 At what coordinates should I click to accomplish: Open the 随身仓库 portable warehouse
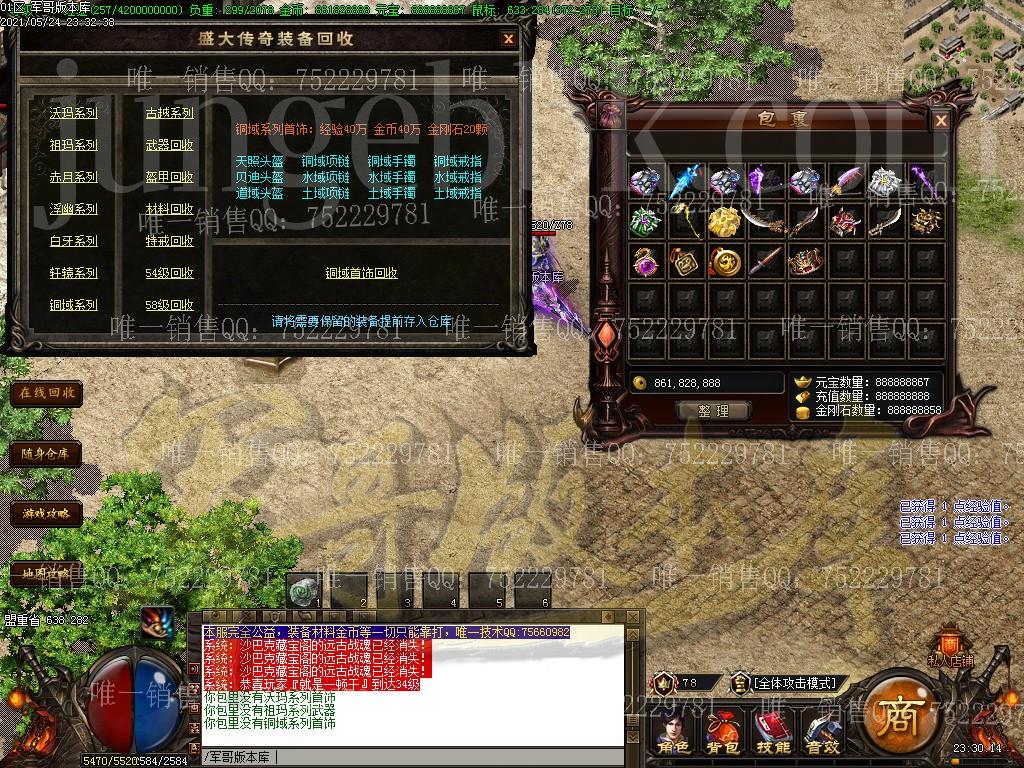click(x=46, y=453)
